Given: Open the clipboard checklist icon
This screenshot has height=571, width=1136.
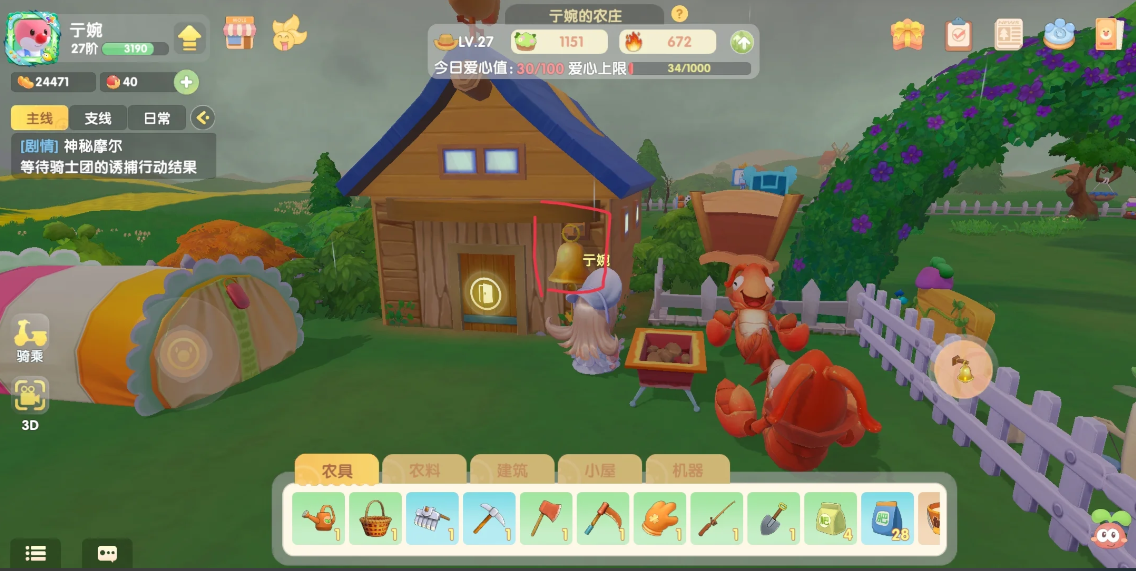Looking at the screenshot, I should click(958, 35).
